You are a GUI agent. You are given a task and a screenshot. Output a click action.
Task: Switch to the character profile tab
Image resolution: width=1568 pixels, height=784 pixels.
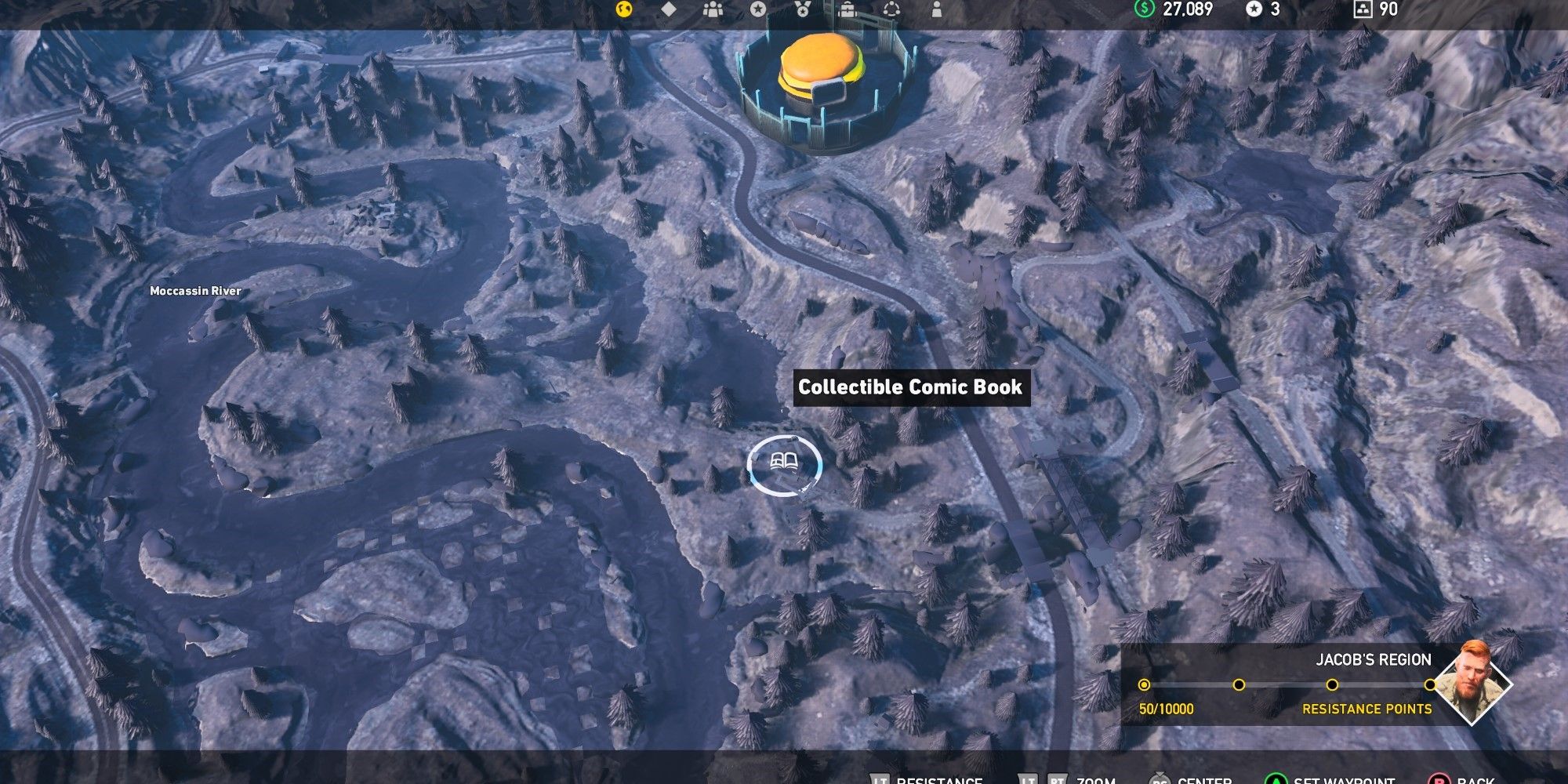938,11
